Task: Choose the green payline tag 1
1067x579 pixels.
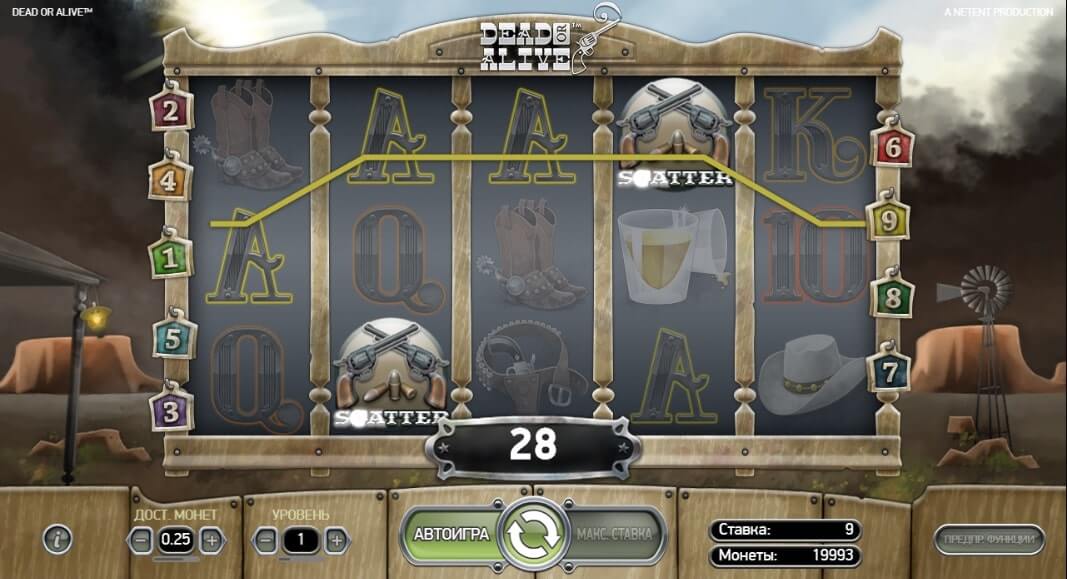Action: tap(170, 260)
